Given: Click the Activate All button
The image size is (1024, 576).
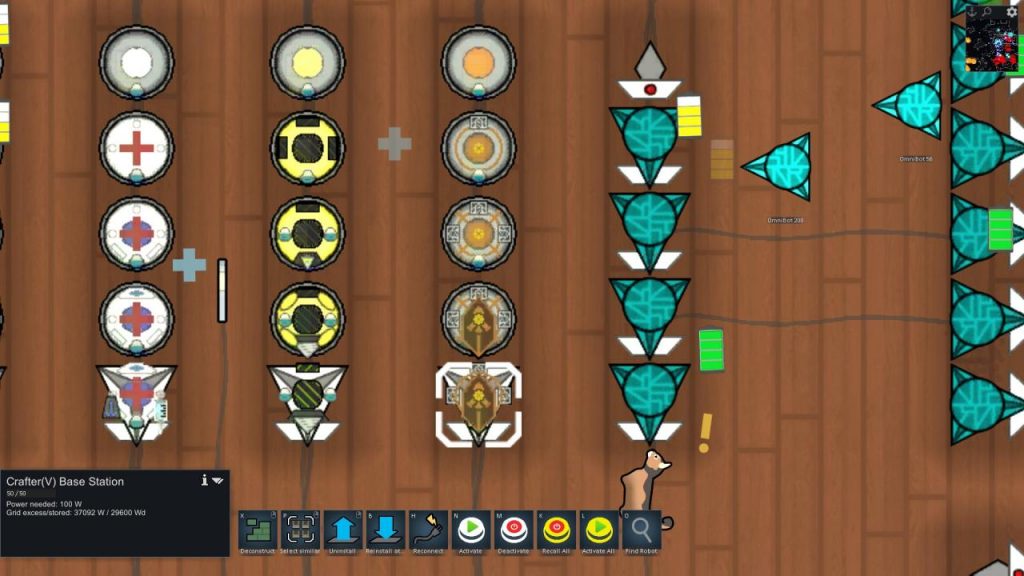Looking at the screenshot, I should pos(599,531).
